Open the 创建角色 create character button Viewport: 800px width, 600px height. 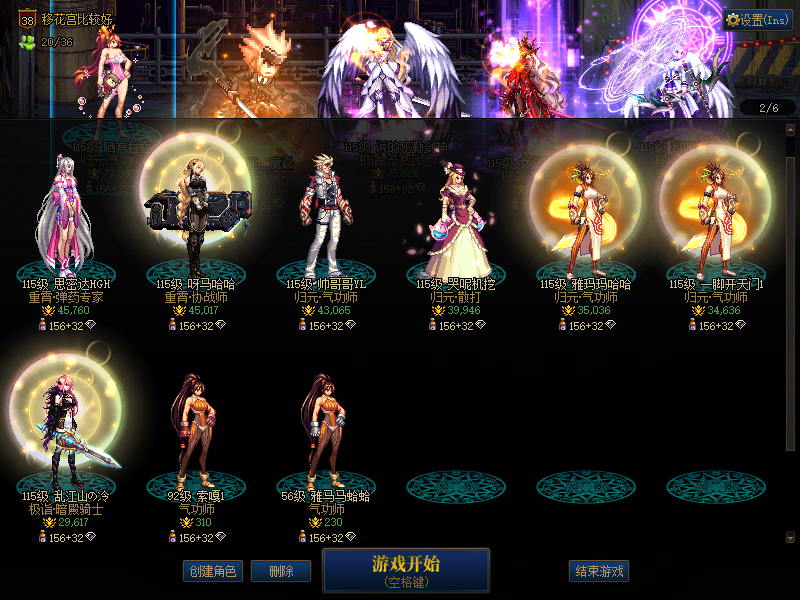coord(211,571)
